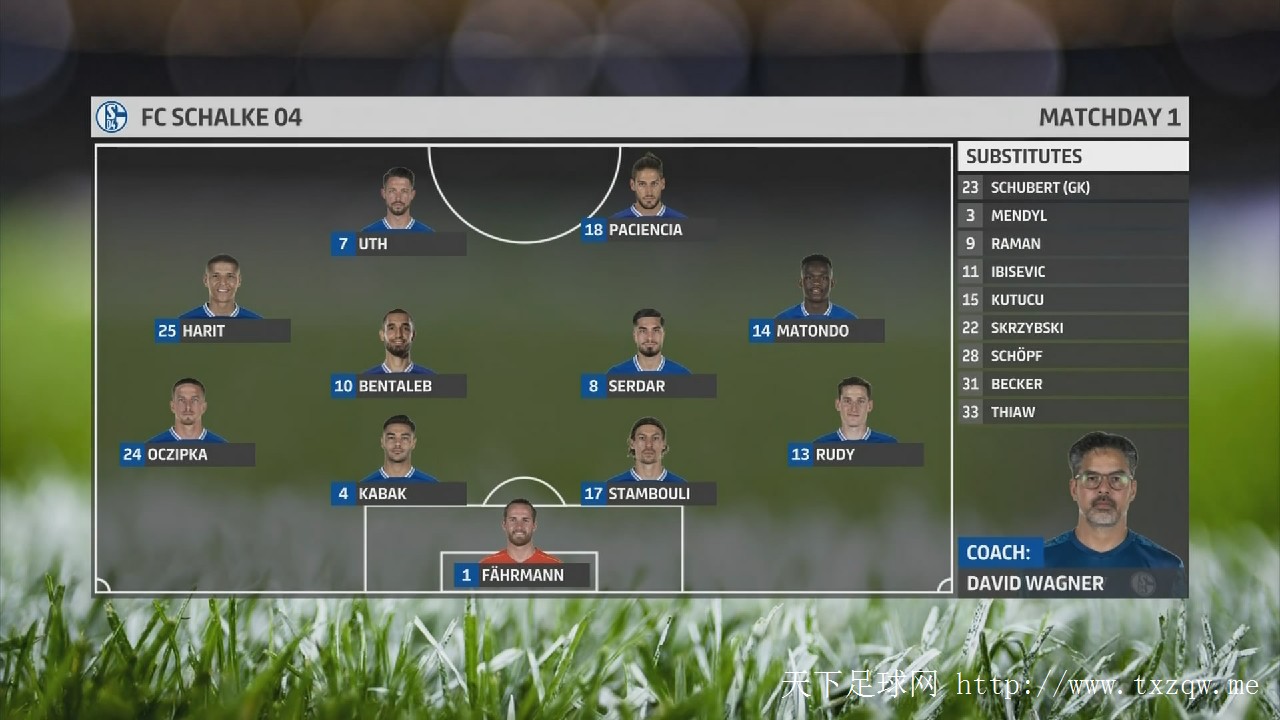
Task: Select Harit's number 25 player tile
Action: point(222,331)
